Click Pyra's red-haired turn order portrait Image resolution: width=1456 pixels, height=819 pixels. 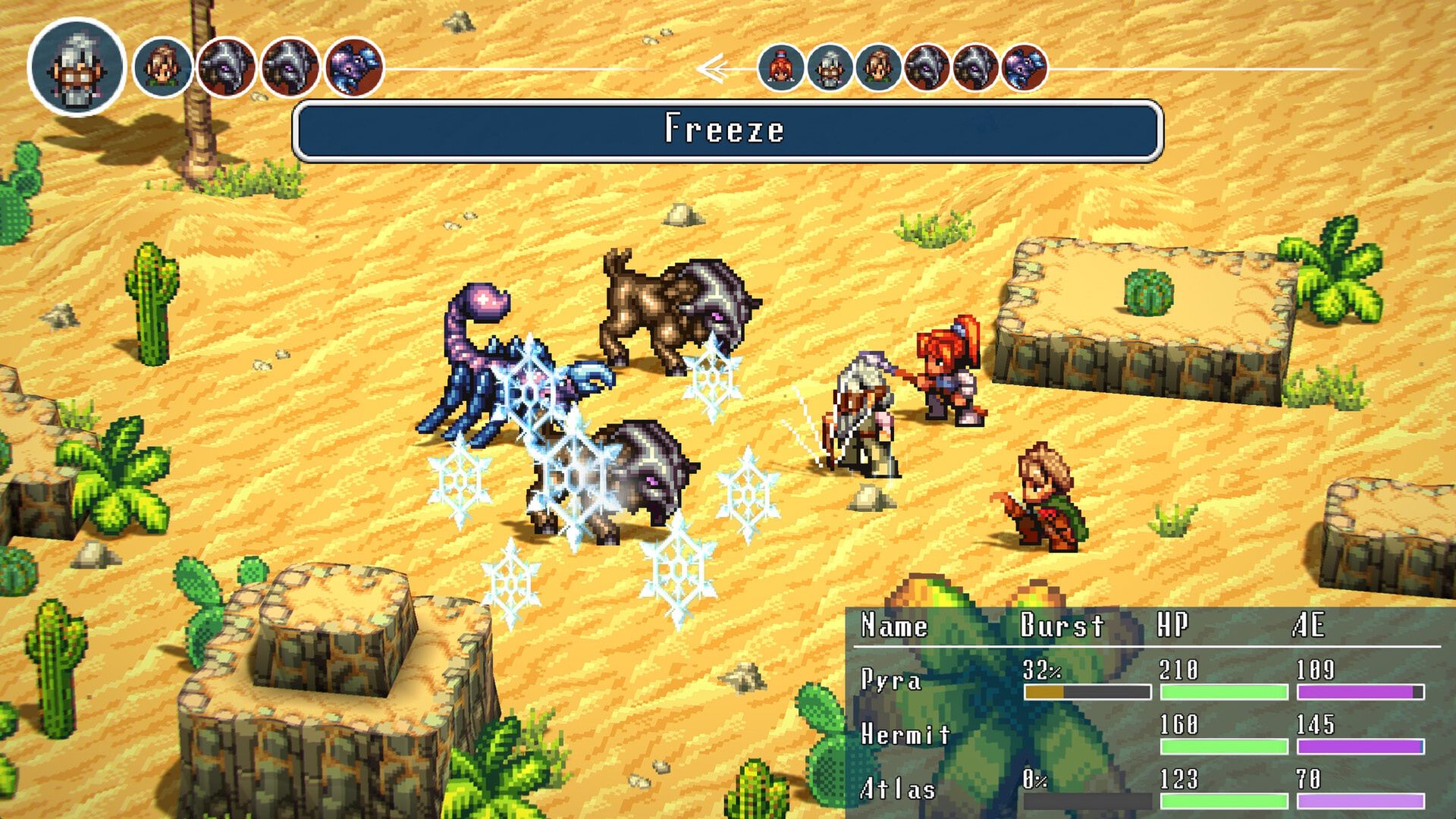pos(781,68)
